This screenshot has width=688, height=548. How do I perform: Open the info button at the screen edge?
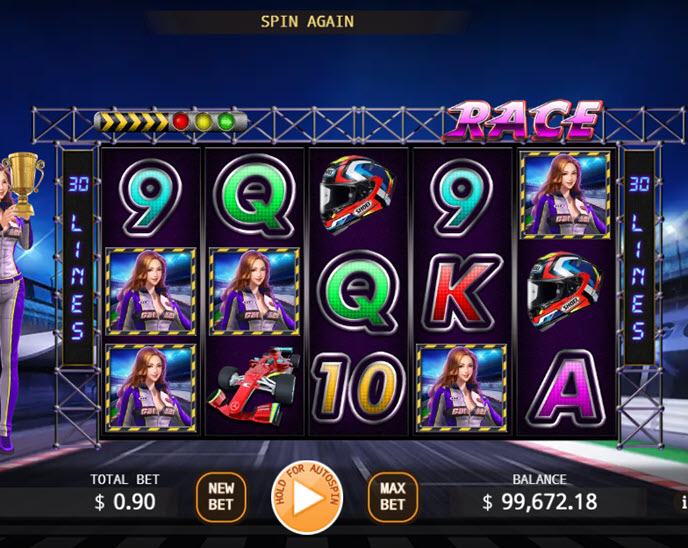683,501
